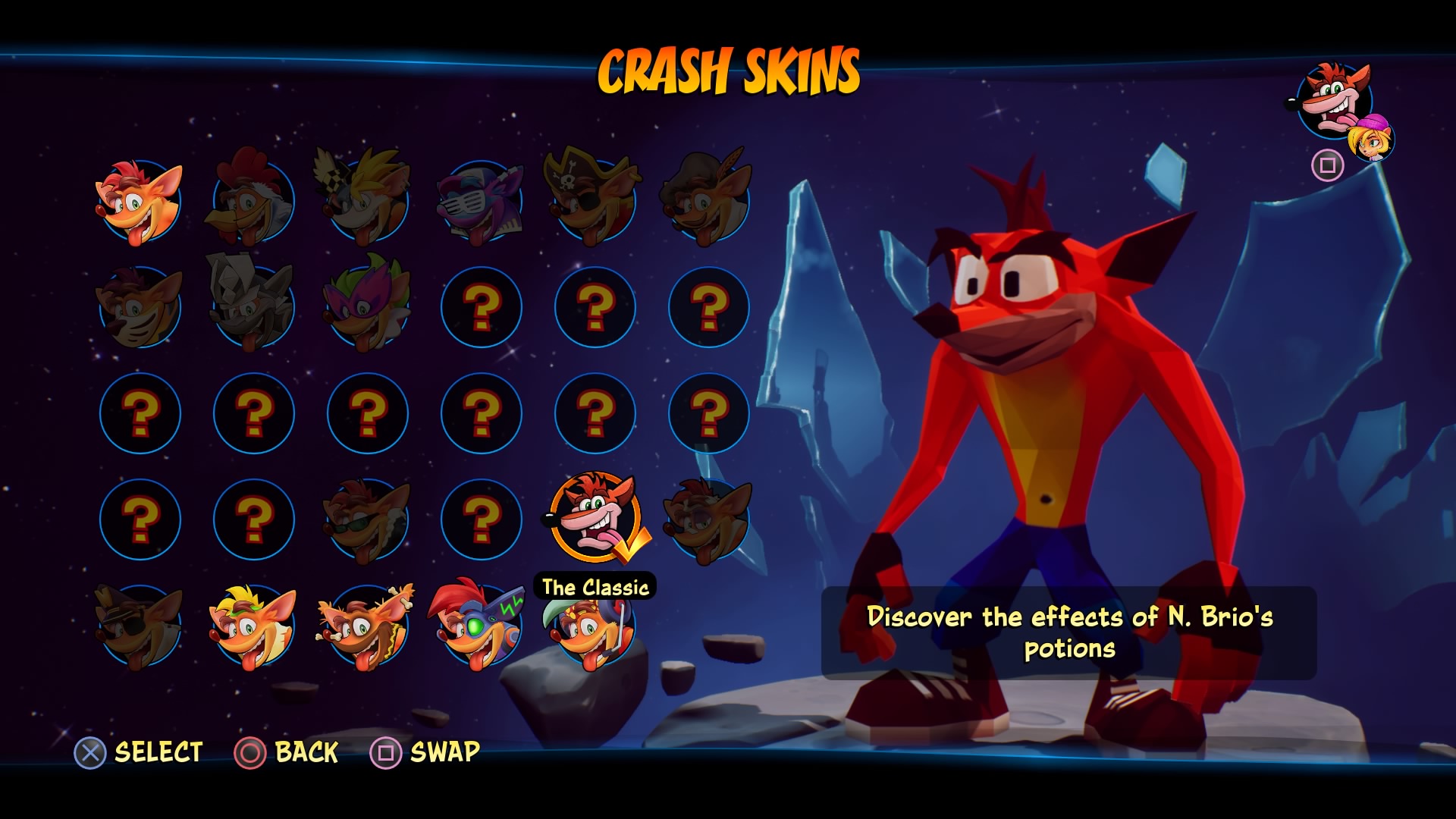Viewport: 1456px width, 819px height.
Task: Pick the green sunglasses skin
Action: tap(367, 520)
